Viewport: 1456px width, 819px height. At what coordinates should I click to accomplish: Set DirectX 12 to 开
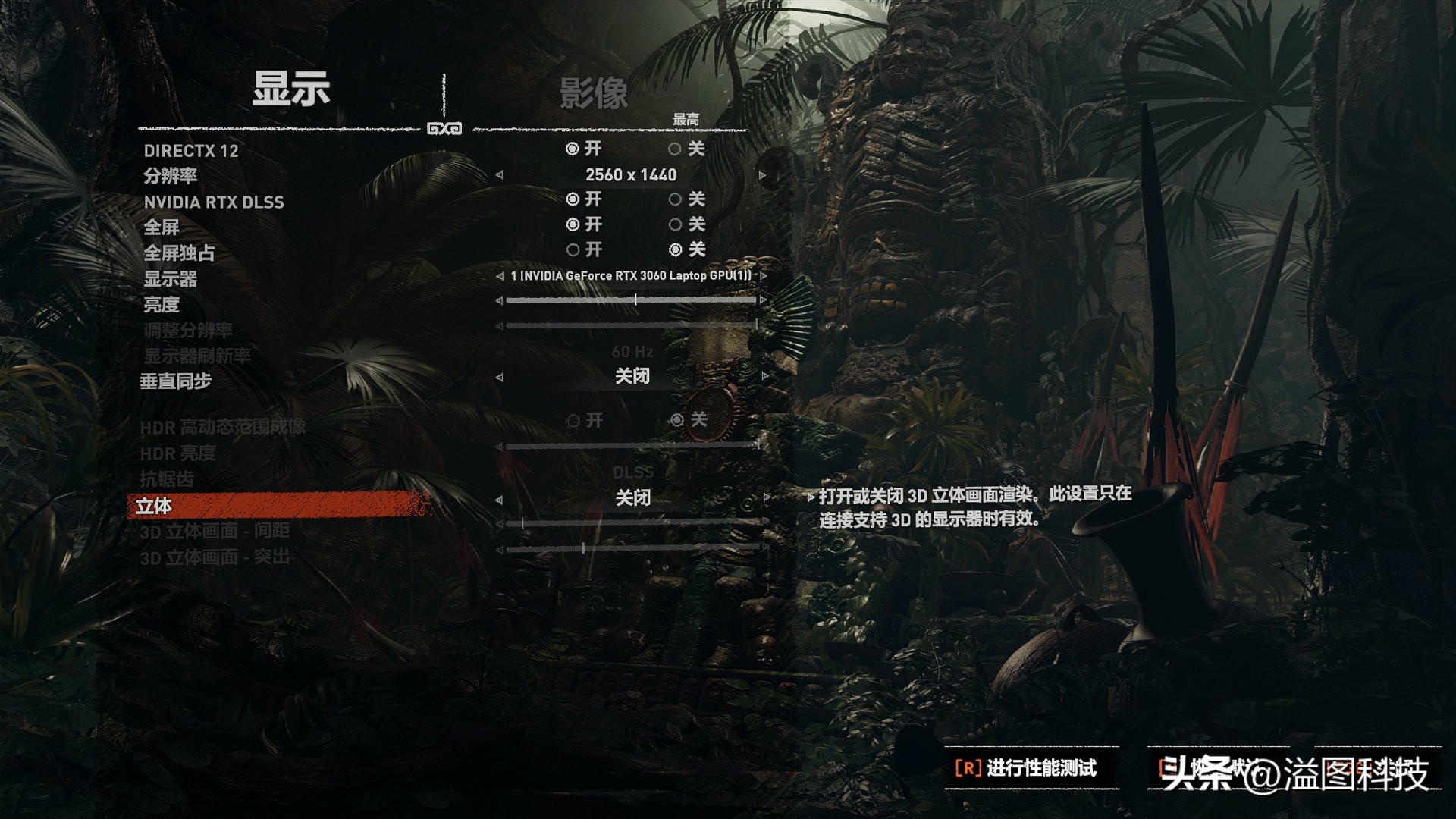pos(573,149)
